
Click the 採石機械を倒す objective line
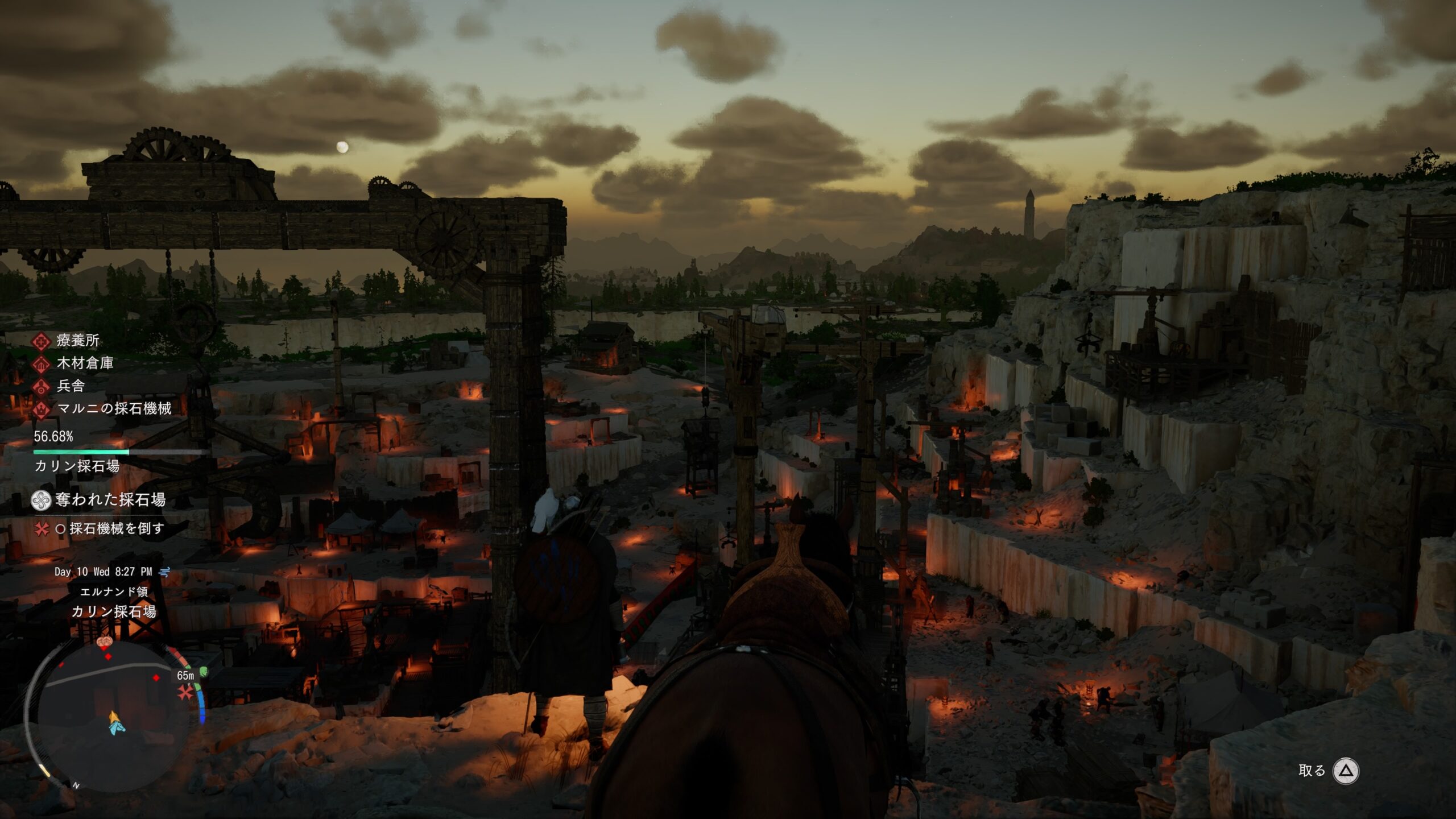(116, 528)
